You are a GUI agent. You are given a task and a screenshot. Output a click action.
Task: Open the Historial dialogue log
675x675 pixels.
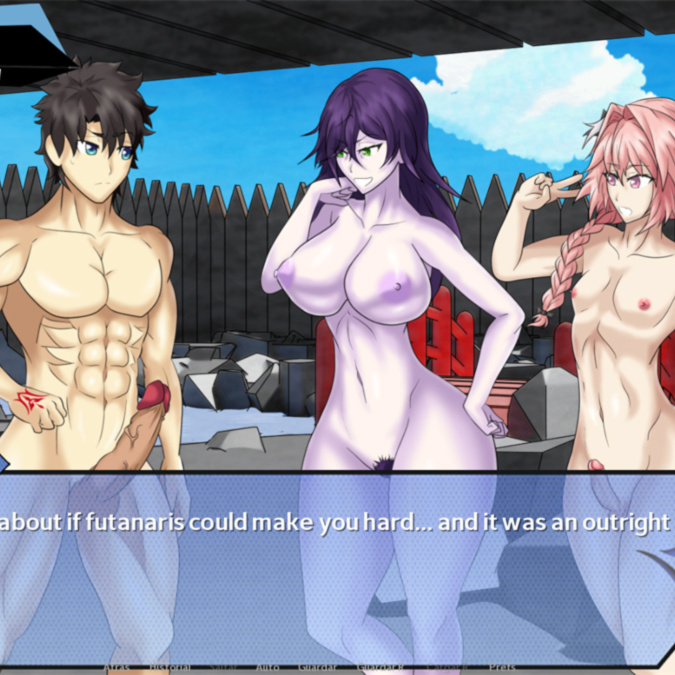click(167, 666)
